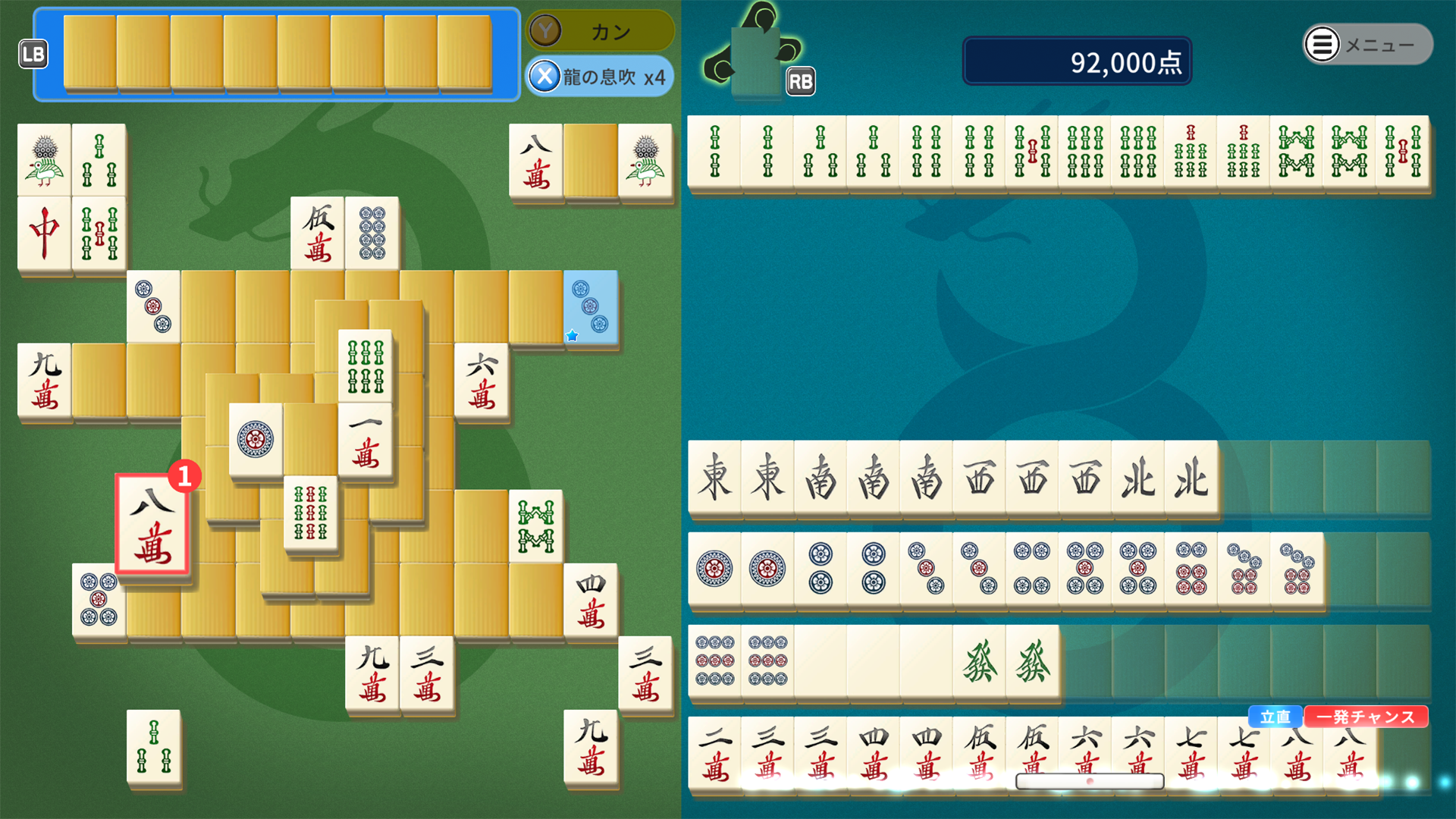Click the カン button
1456x819 pixels.
[599, 31]
